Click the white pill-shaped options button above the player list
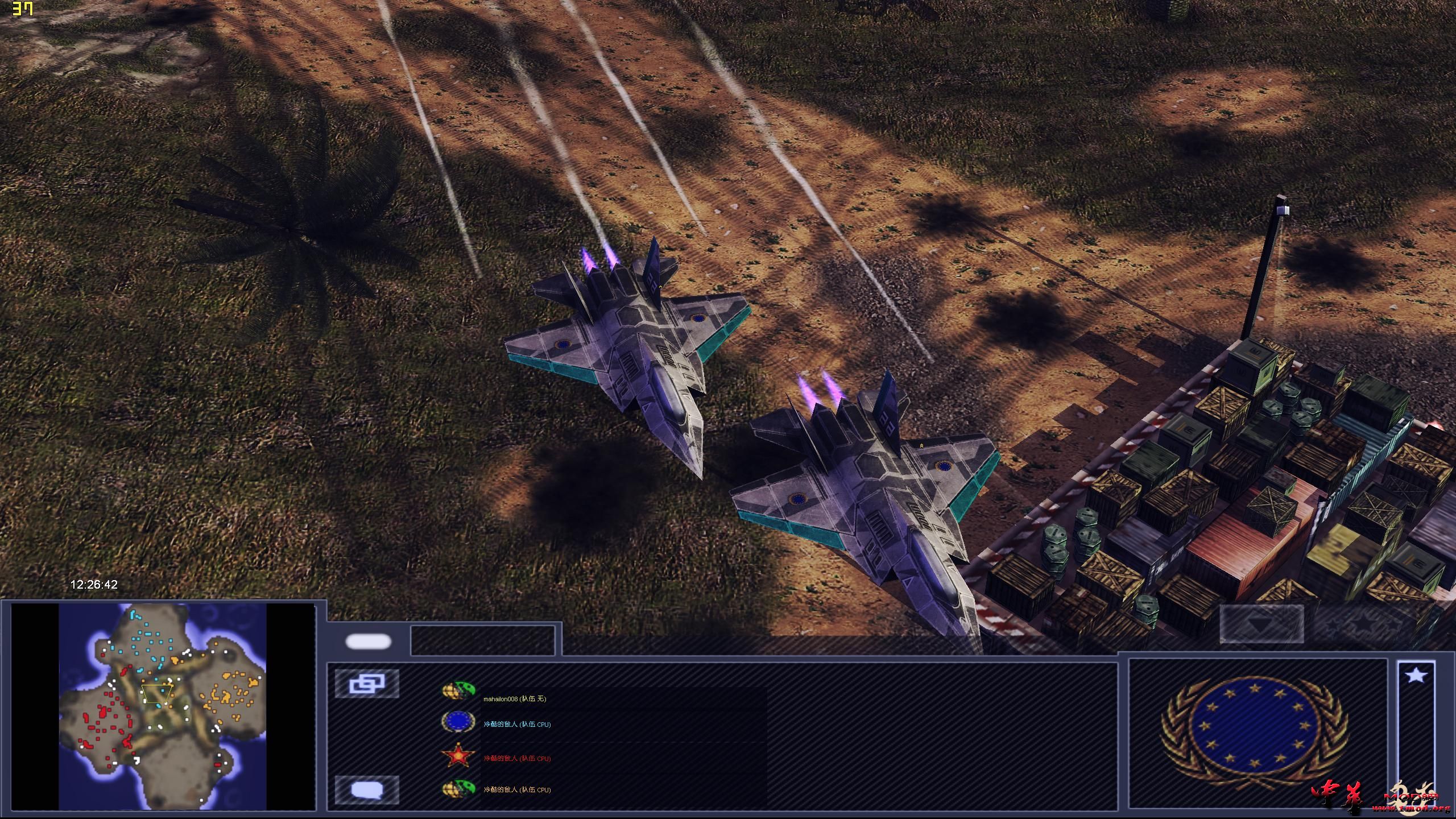This screenshot has height=819, width=1456. (x=369, y=641)
